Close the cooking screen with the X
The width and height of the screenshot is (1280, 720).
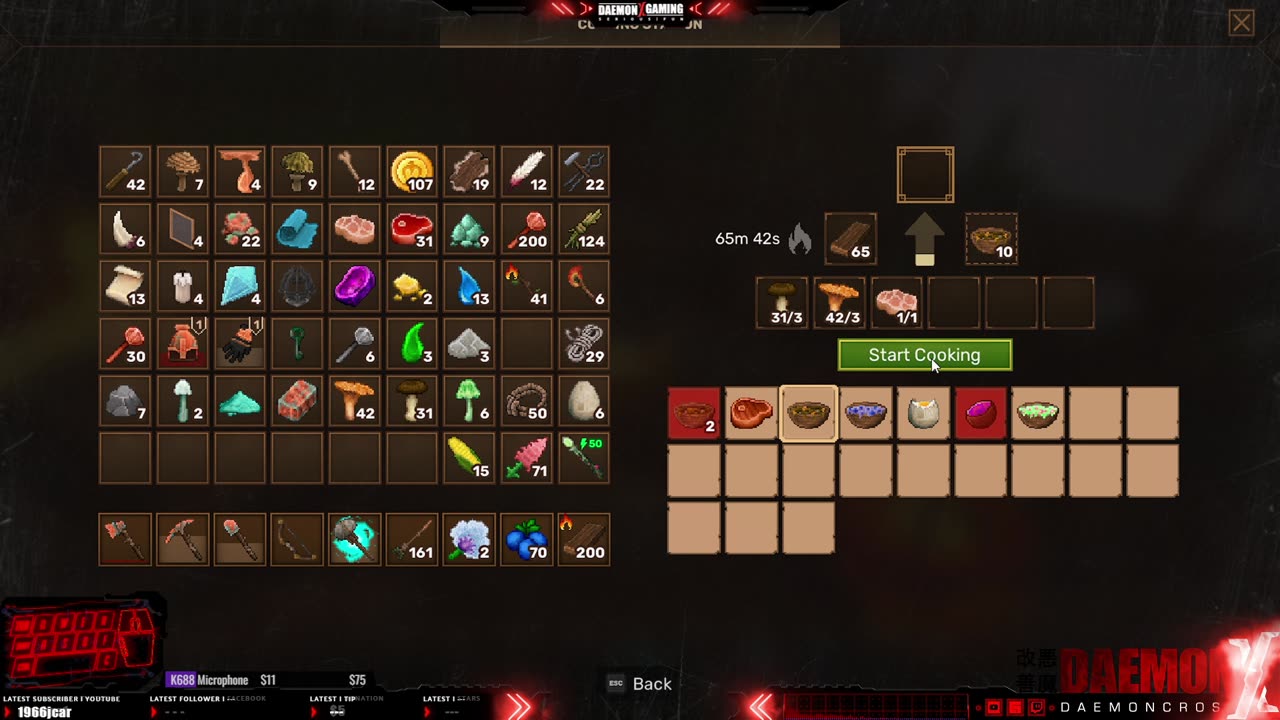click(x=1241, y=23)
